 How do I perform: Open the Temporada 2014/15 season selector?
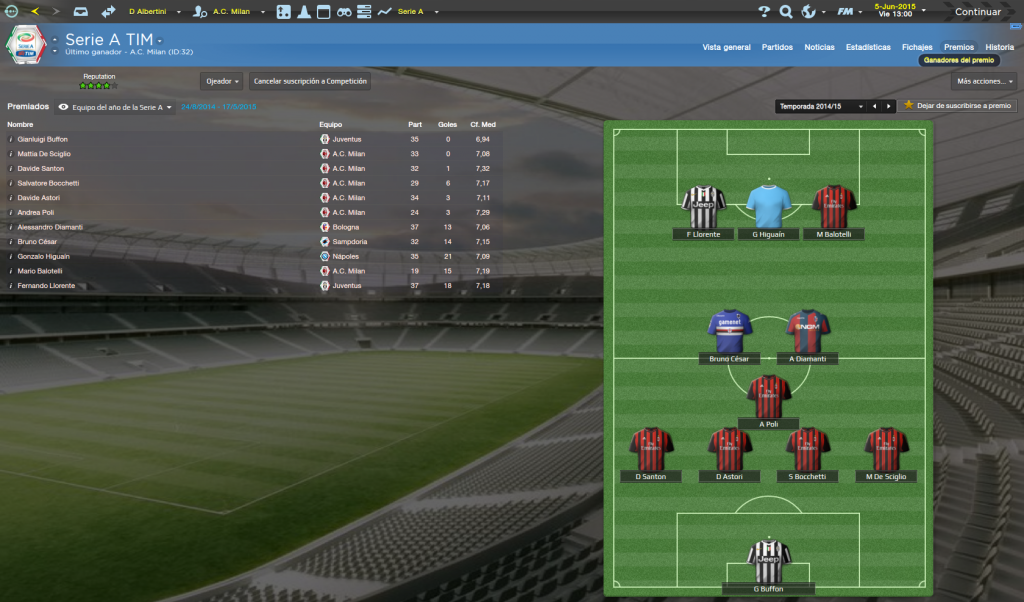pyautogui.click(x=818, y=106)
